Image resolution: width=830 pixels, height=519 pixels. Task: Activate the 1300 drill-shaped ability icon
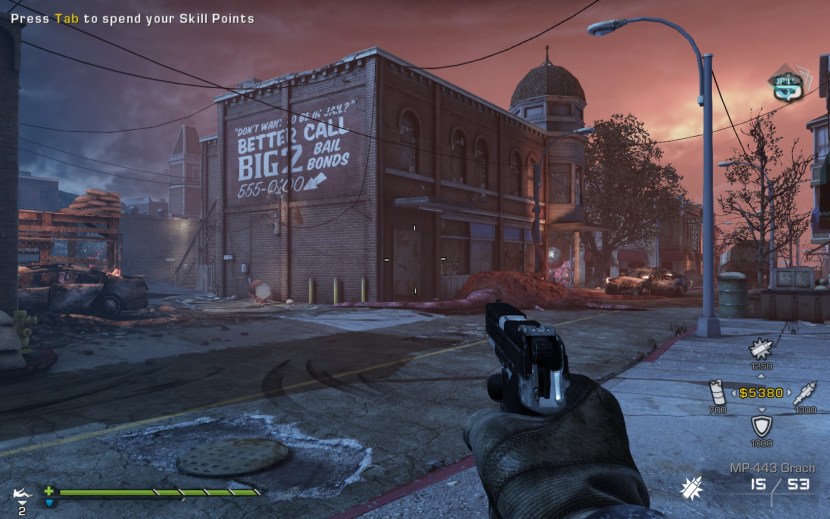tap(803, 392)
